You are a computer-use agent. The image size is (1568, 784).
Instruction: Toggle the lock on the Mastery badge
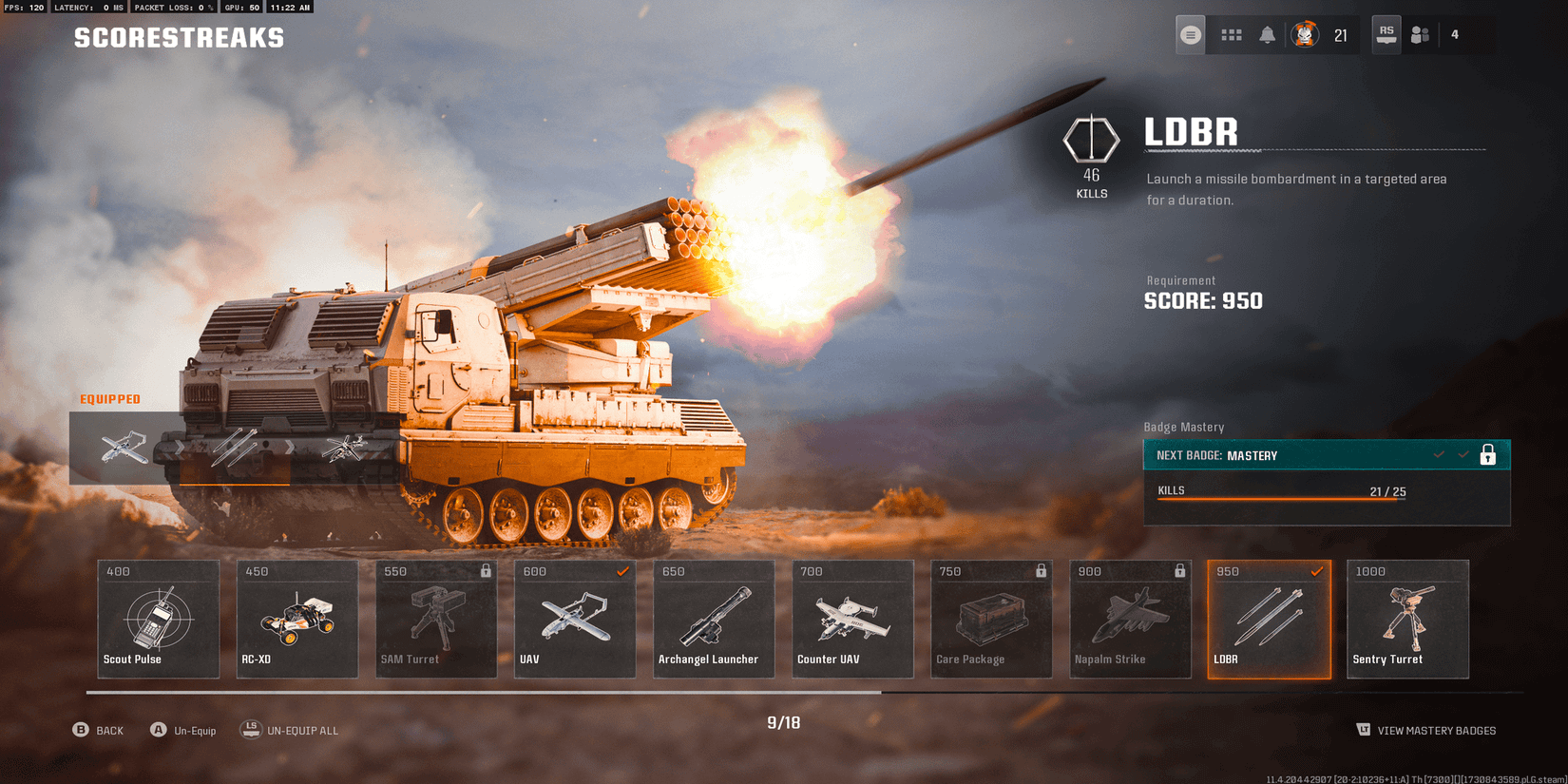1489,454
